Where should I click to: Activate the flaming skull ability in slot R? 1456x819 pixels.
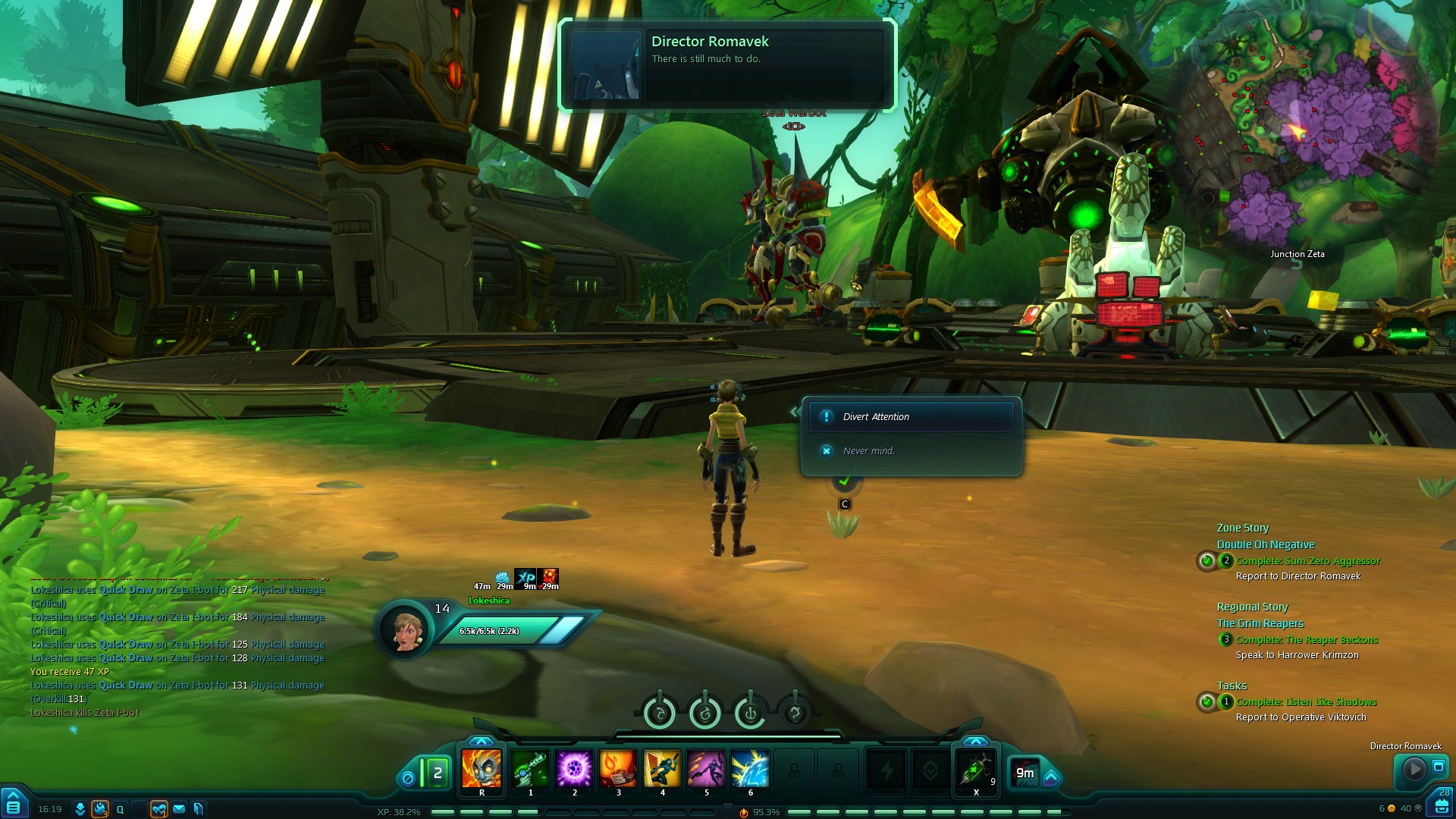coord(482,769)
